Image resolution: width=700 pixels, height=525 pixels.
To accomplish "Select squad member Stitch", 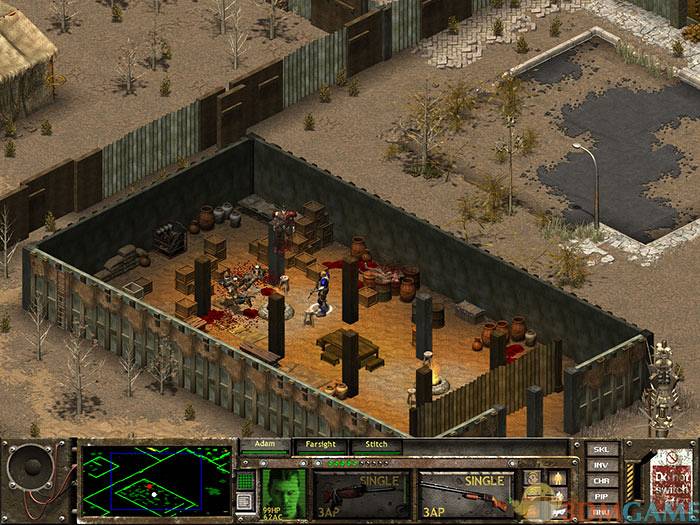I will click(375, 447).
